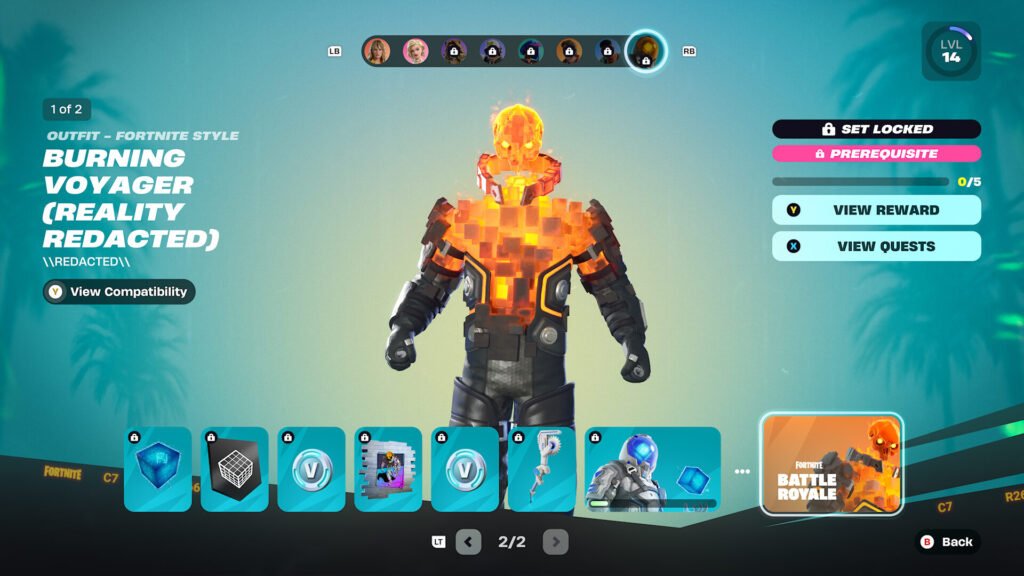Click the greyed-out next page arrow
Screen dimensions: 1024x576
(x=555, y=542)
